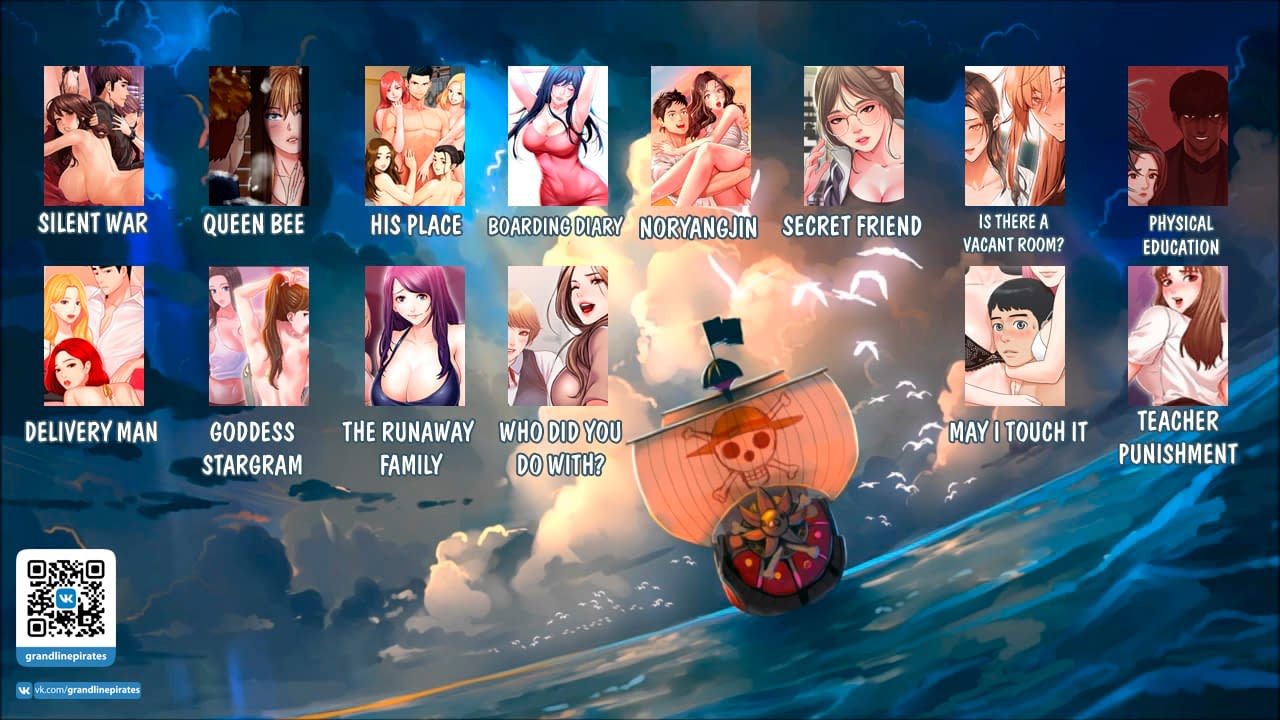Select the Physical Education thumbnail

1178,136
